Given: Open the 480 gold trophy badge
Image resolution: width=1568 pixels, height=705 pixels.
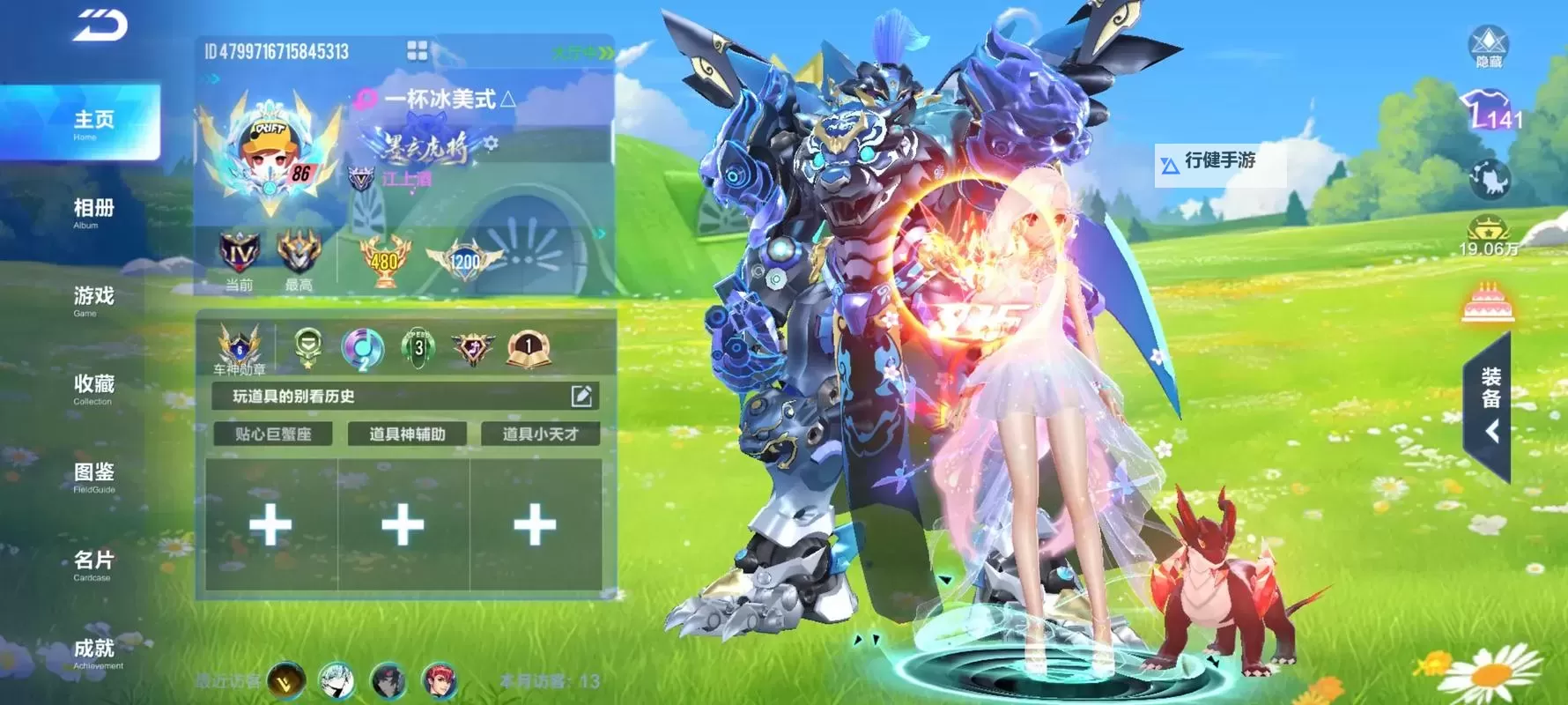Looking at the screenshot, I should [x=384, y=260].
